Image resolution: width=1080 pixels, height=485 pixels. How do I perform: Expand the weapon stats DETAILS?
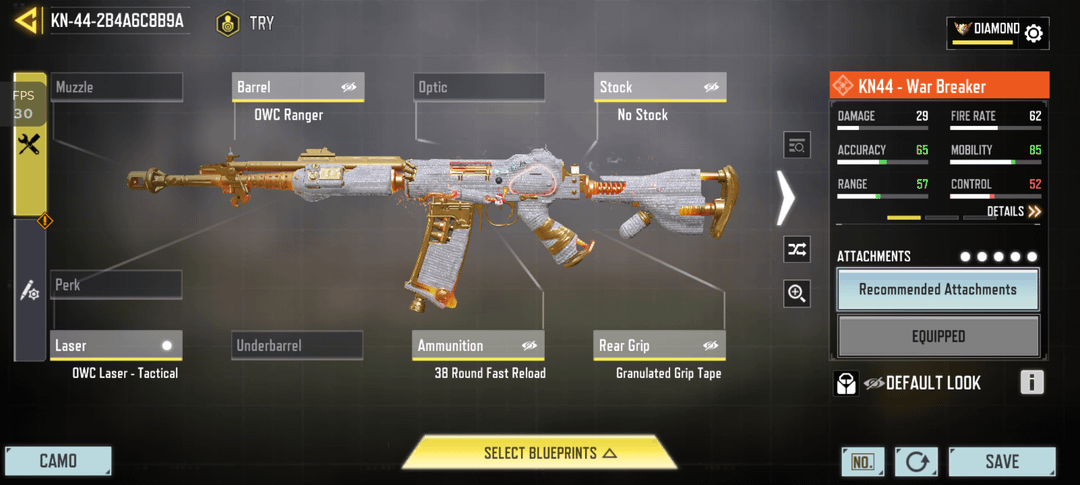[x=1014, y=212]
